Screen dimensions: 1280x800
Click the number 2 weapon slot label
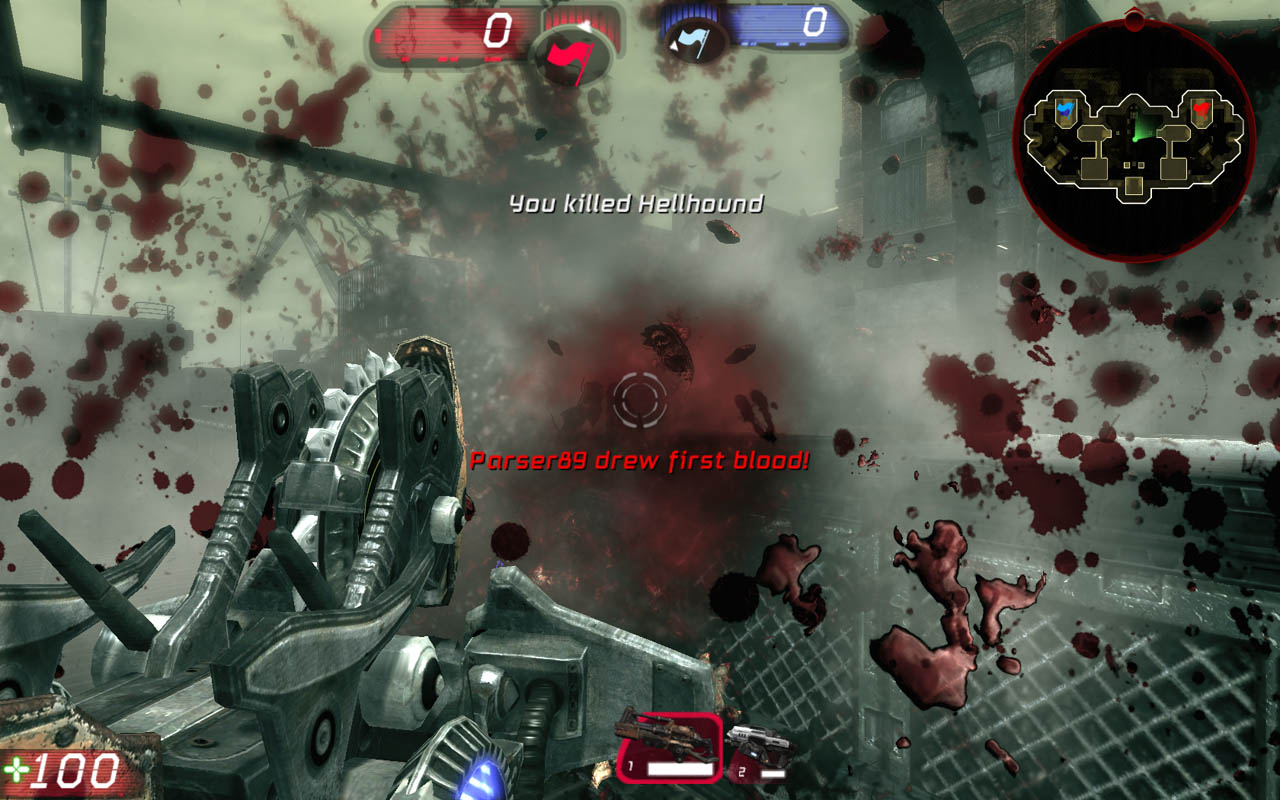(x=743, y=772)
